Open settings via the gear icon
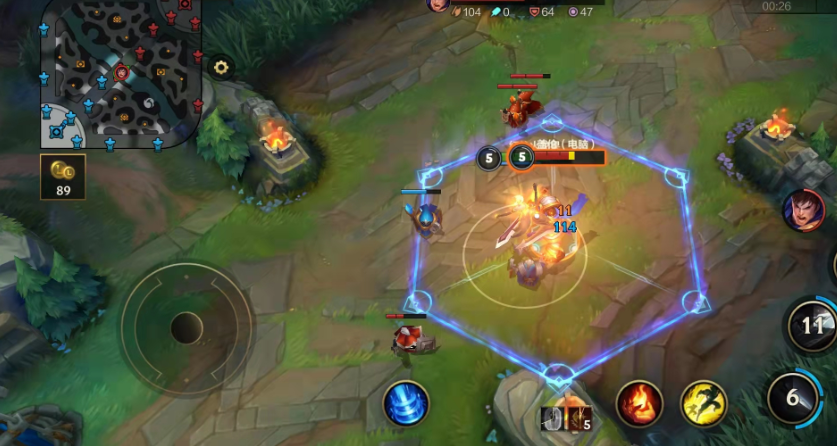Viewport: 837px width, 446px height. (x=221, y=68)
